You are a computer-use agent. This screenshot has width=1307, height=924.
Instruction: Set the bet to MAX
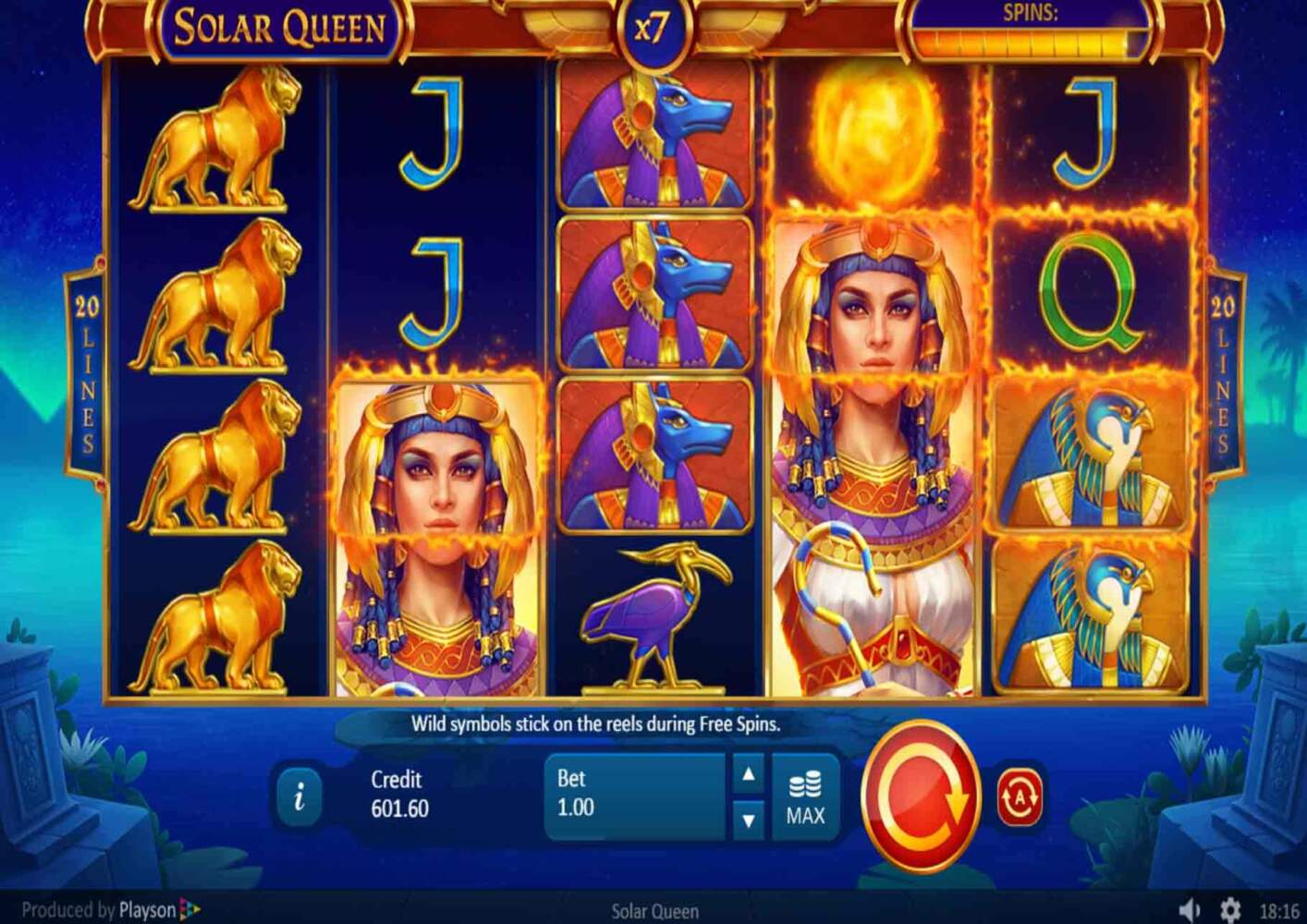[x=805, y=797]
